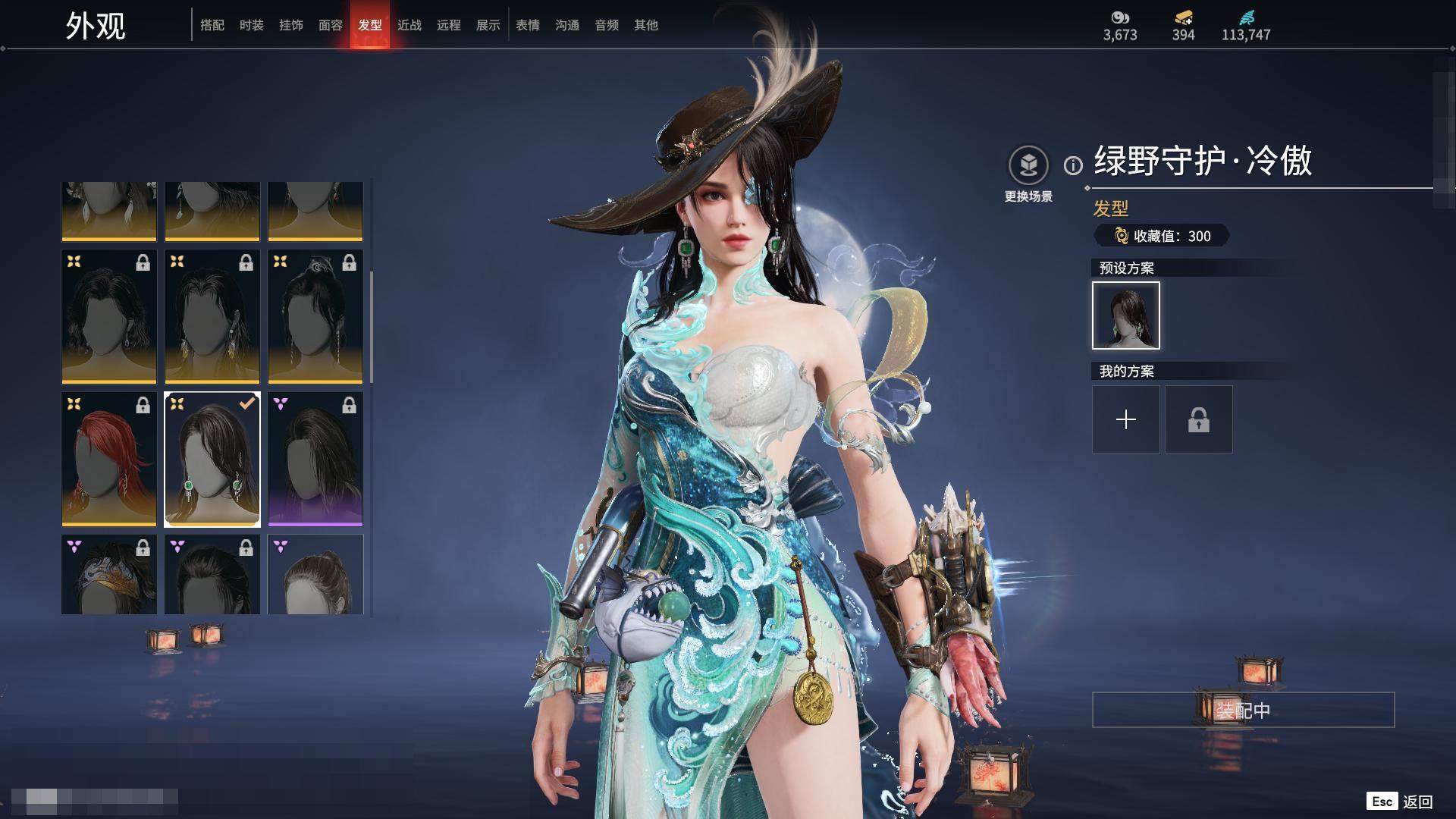Select the purple-rarity loose black hairstyle card
The height and width of the screenshot is (819, 1456).
[315, 459]
